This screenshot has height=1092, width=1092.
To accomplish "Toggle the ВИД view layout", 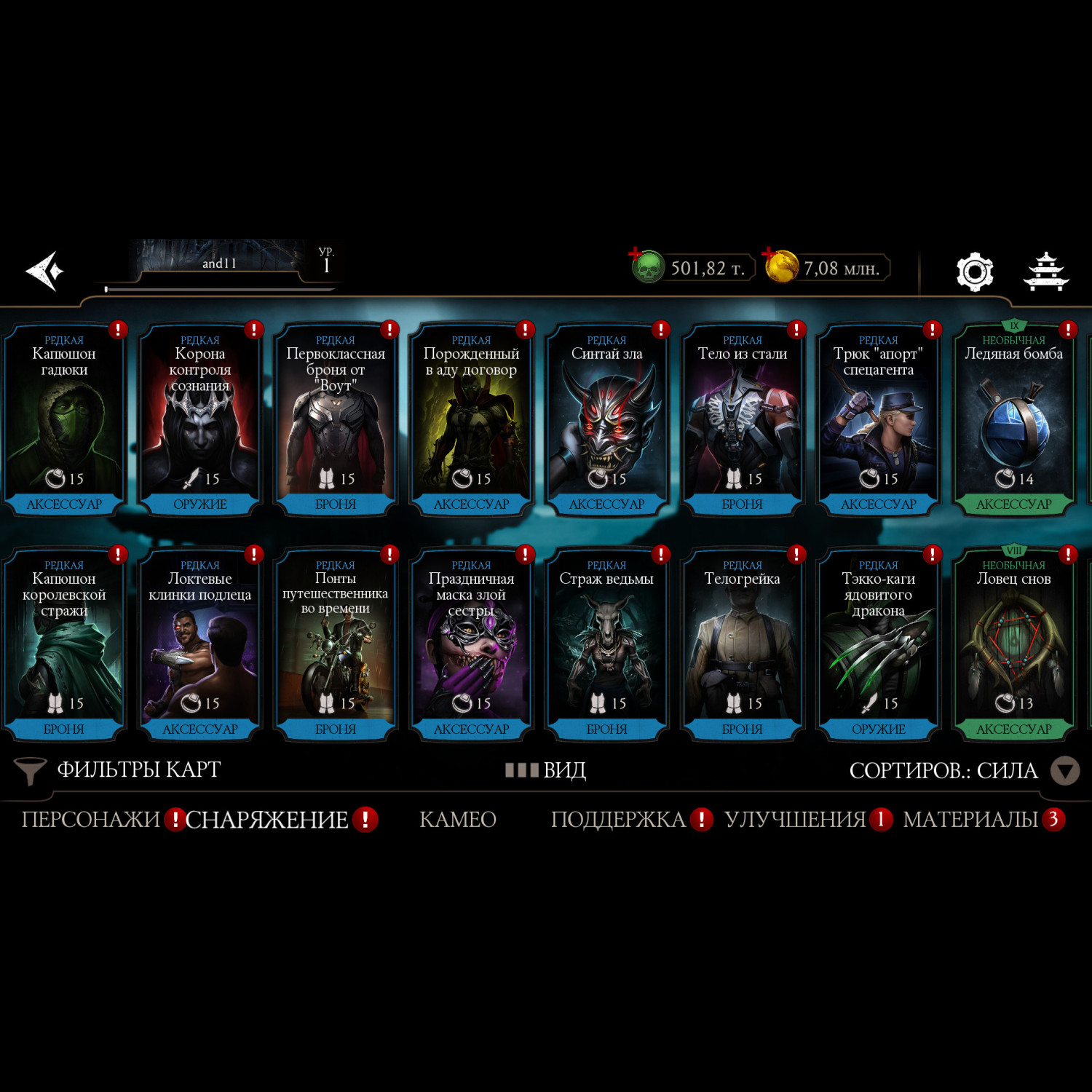I will [x=547, y=770].
